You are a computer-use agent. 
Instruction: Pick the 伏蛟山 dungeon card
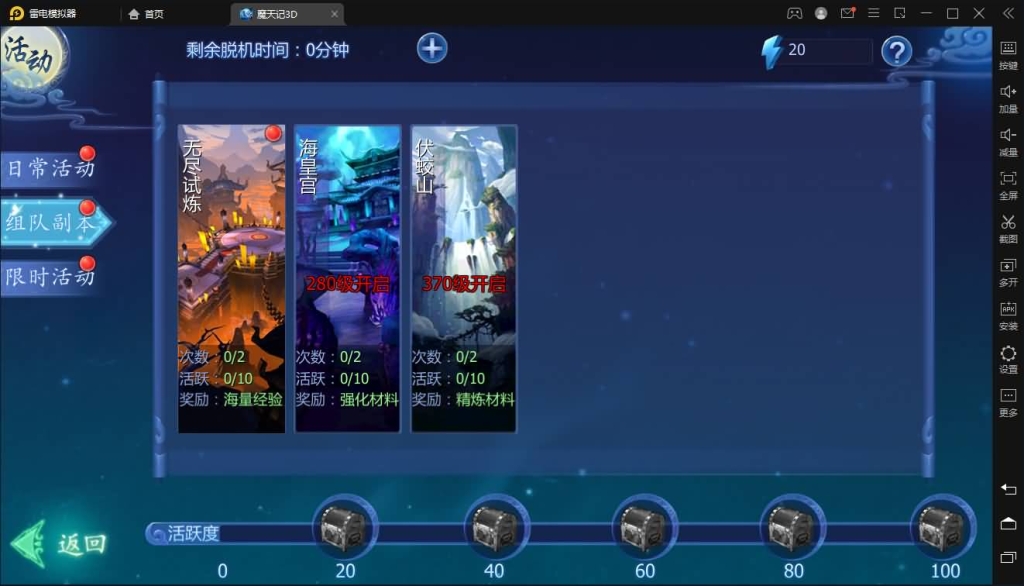click(464, 278)
